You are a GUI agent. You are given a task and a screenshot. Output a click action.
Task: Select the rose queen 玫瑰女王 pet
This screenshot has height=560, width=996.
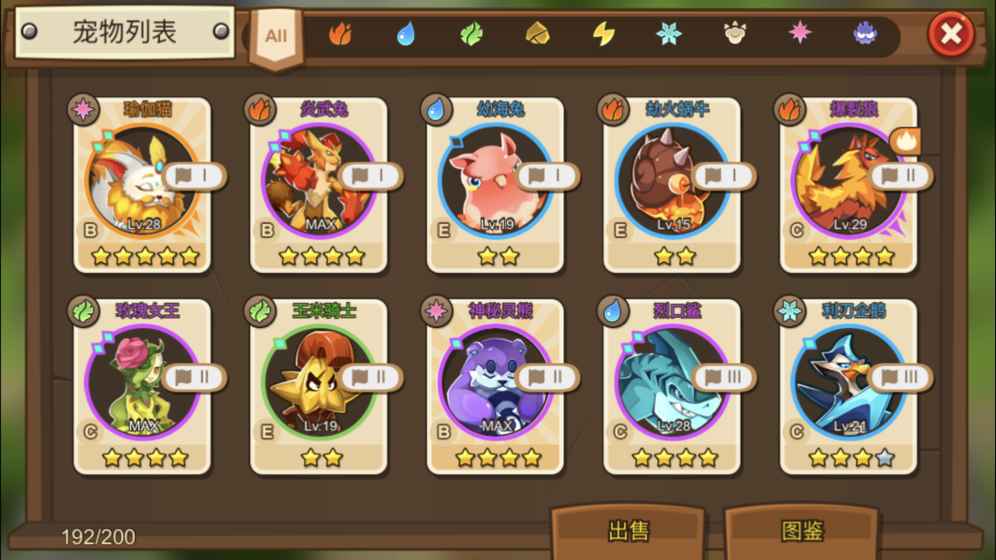143,386
